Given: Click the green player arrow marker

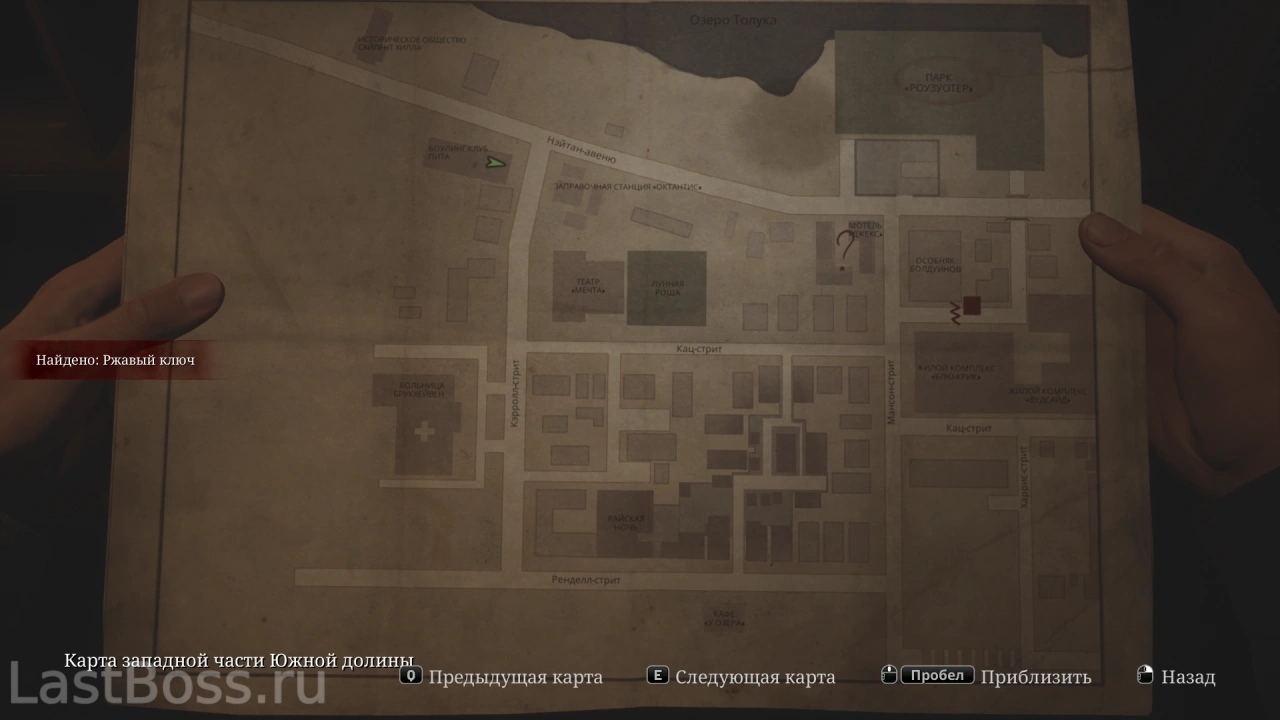Looking at the screenshot, I should tap(495, 162).
